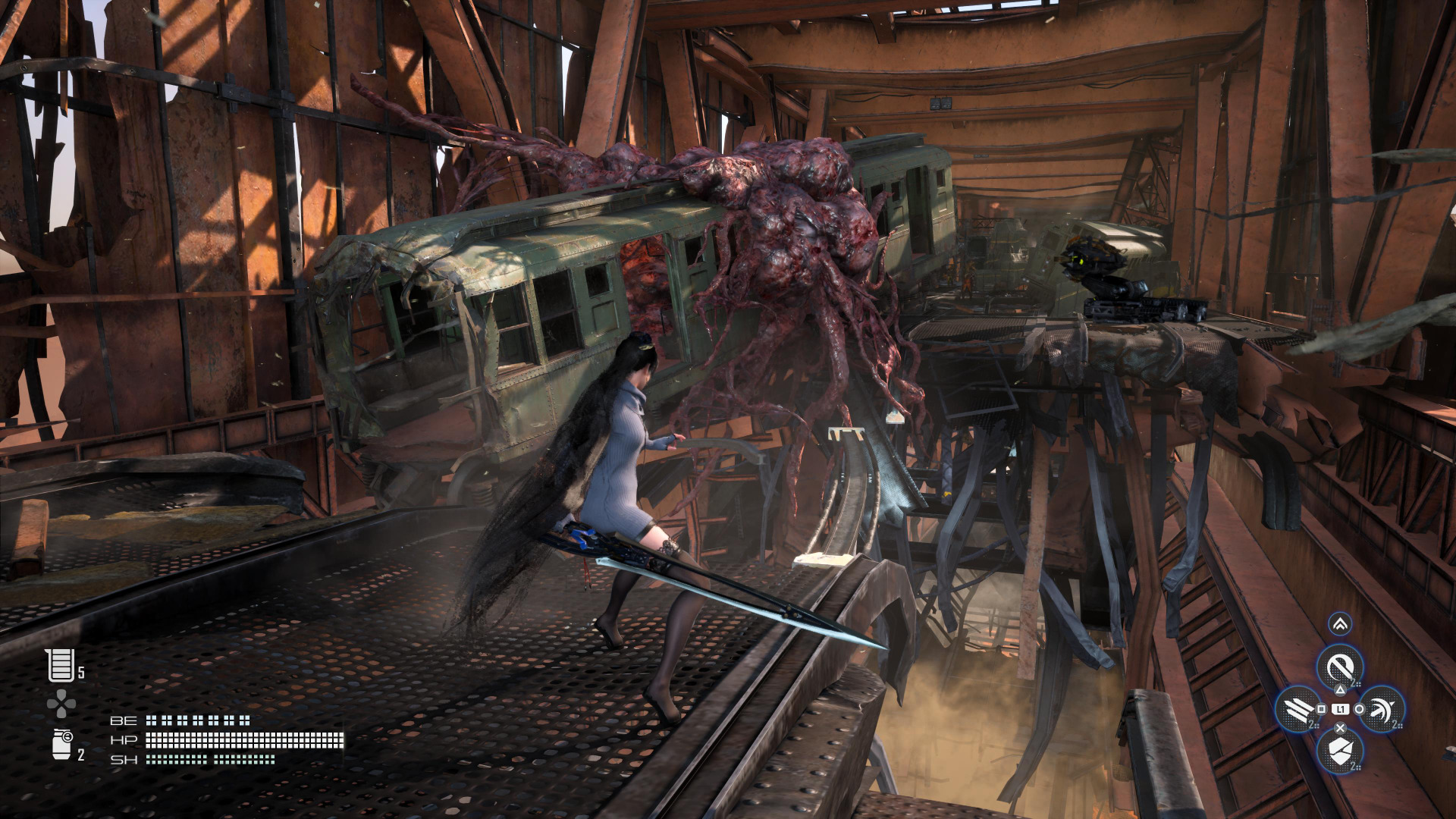
Task: Activate the cracked shield breaker skill
Action: pyautogui.click(x=1340, y=751)
